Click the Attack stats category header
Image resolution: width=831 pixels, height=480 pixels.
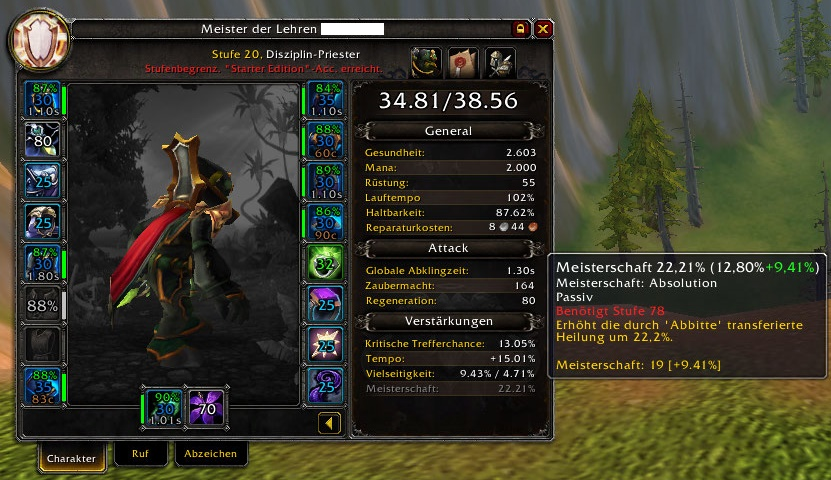tap(447, 248)
